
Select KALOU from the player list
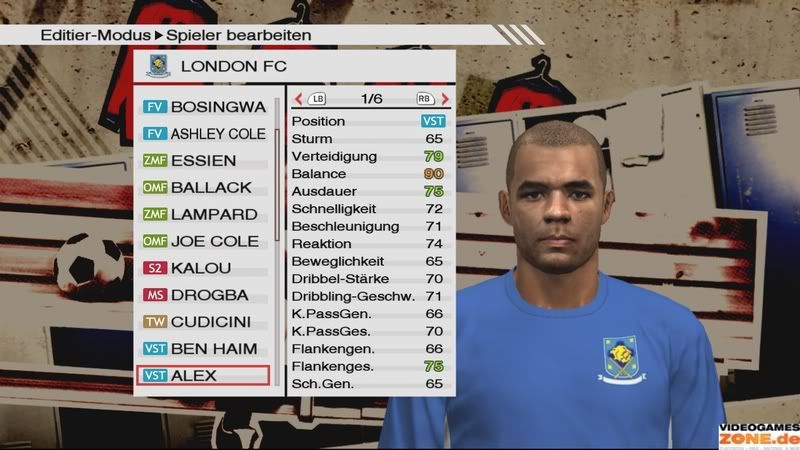pyautogui.click(x=203, y=268)
